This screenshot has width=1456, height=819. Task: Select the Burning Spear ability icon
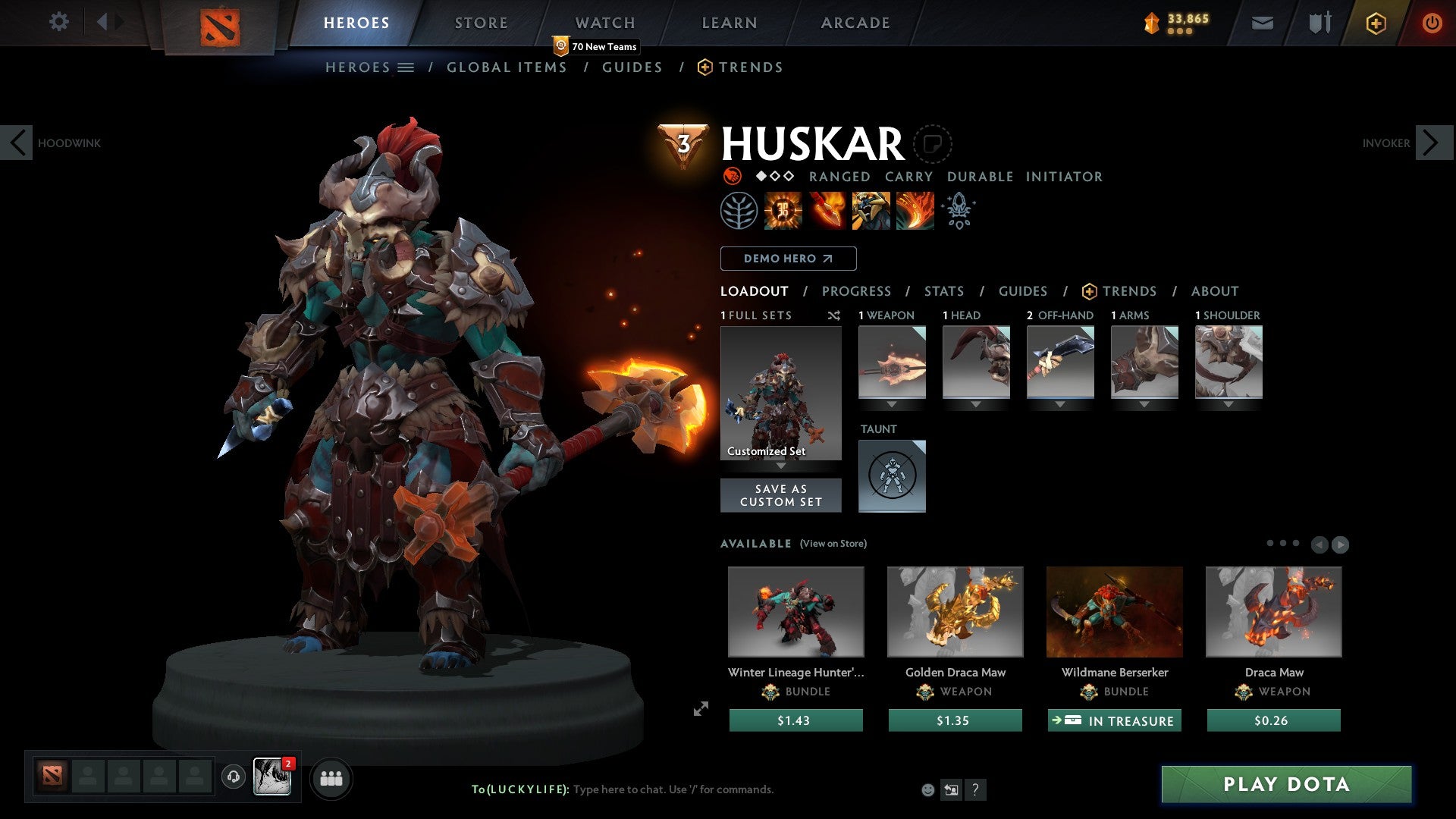pyautogui.click(x=825, y=211)
